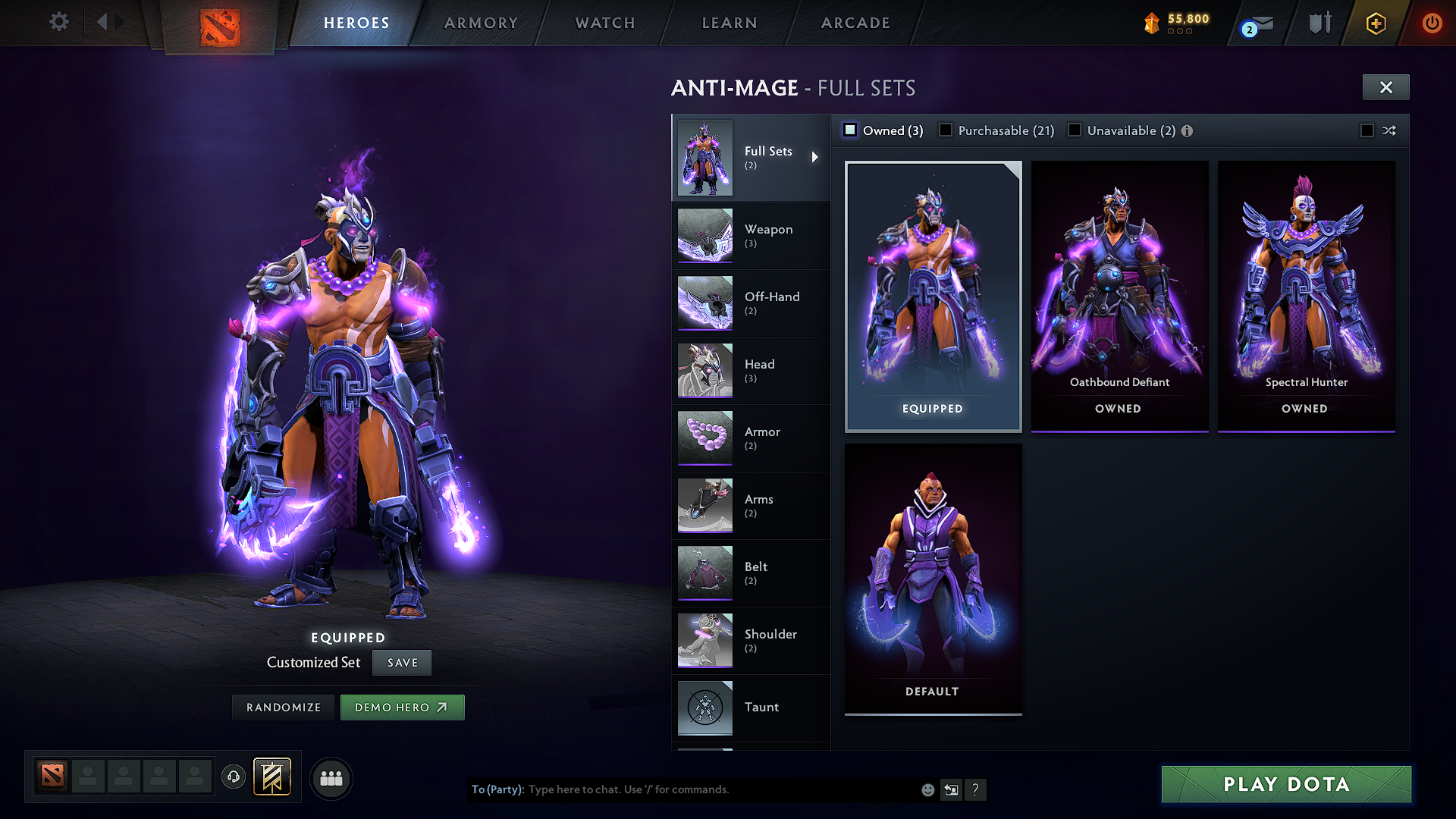Screen dimensions: 1456x819
Task: Expand the Full Sets category
Action: 816,157
